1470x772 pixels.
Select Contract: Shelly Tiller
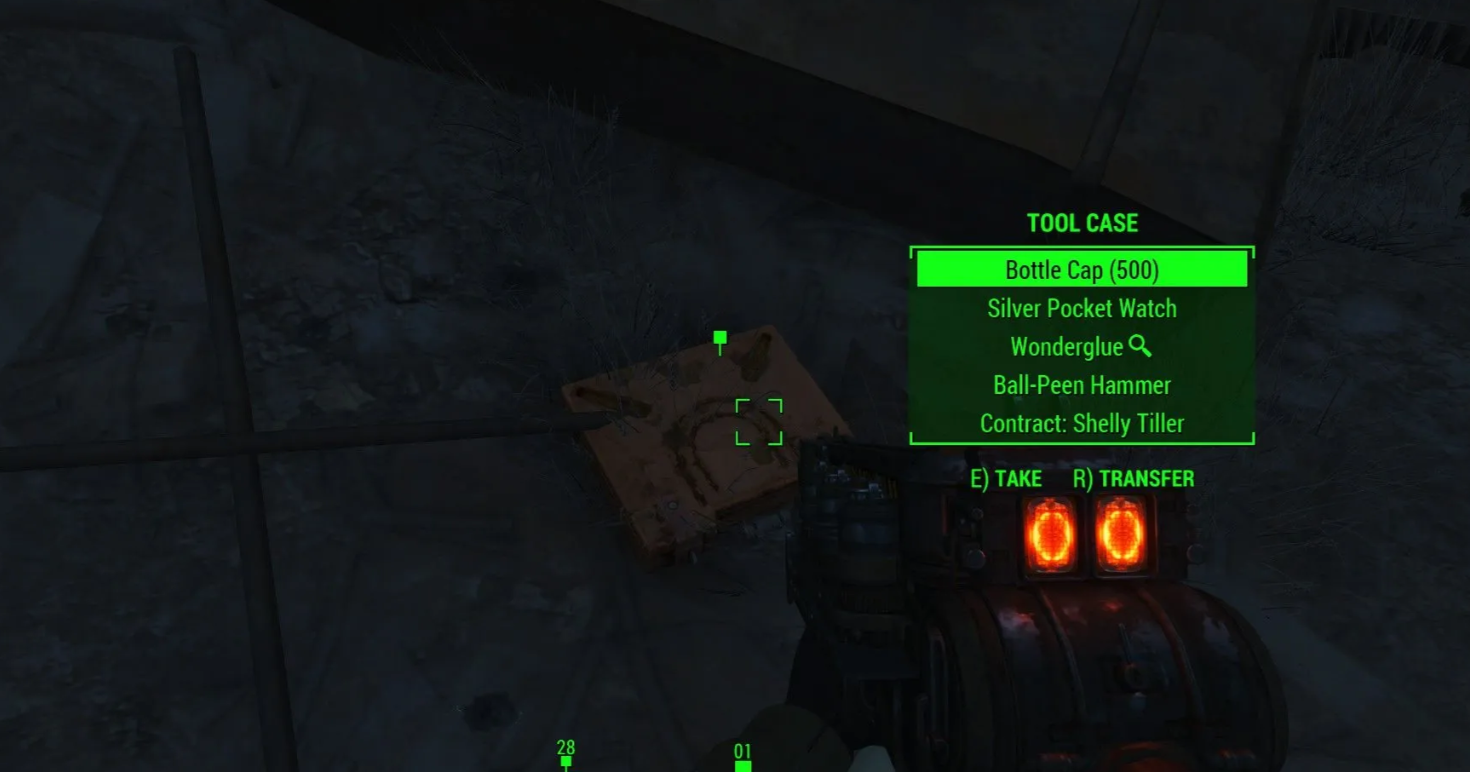click(x=1081, y=423)
